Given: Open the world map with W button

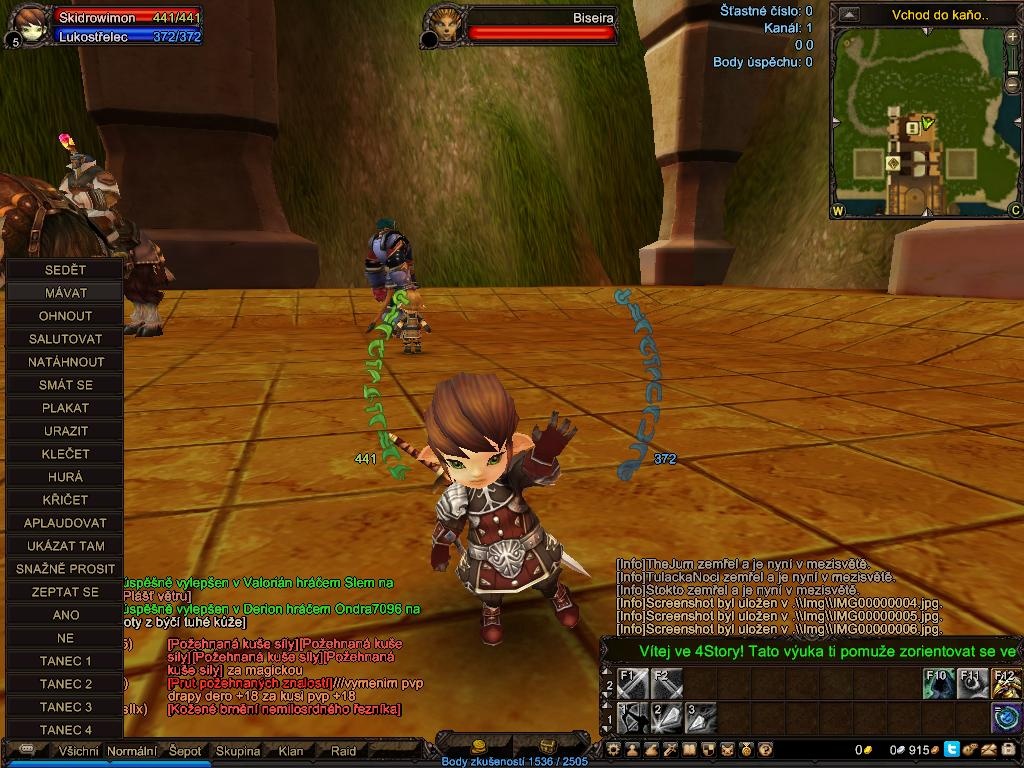Looking at the screenshot, I should click(x=838, y=210).
